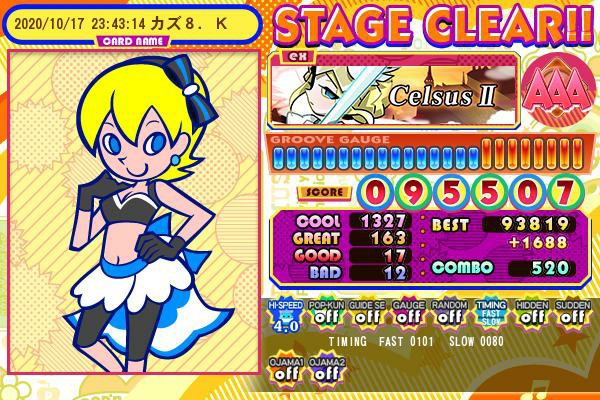Select the TIMING fast/slow option icon
Screen dimensions: 600x400
pos(490,315)
